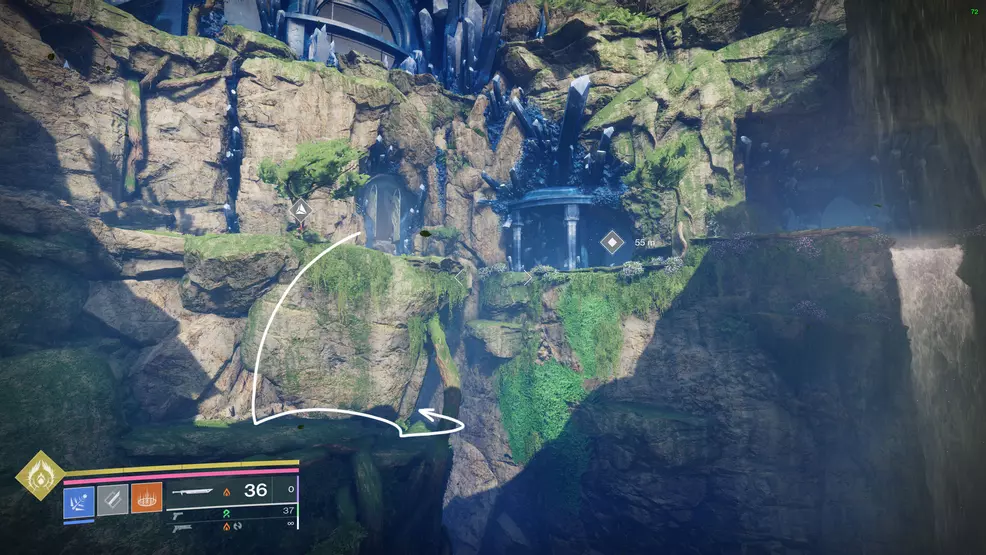Click the golden Super ability diamond icon
986x555 pixels.
pos(40,476)
